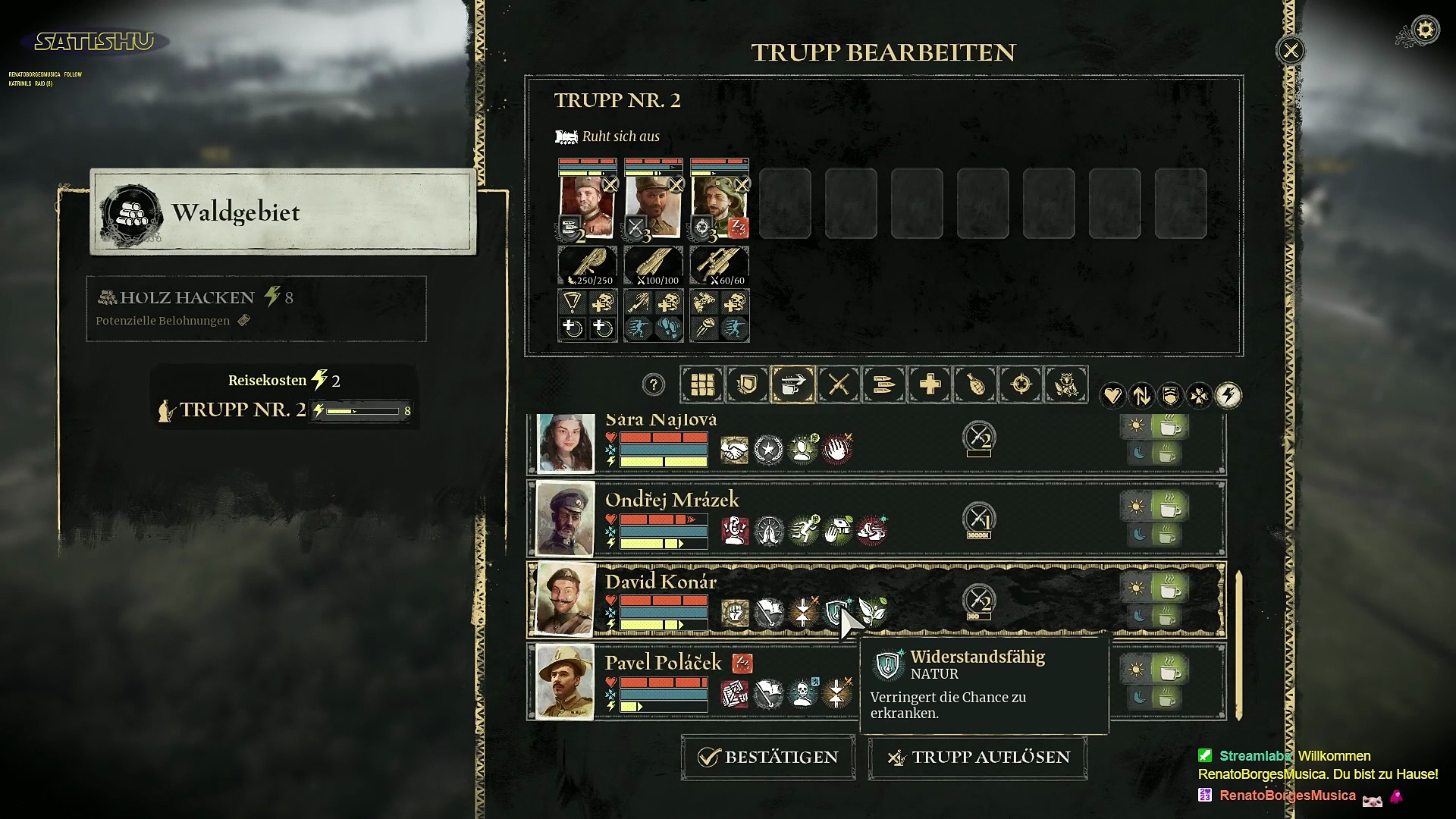Select the crosshair sniper filter

pyautogui.click(x=1021, y=384)
